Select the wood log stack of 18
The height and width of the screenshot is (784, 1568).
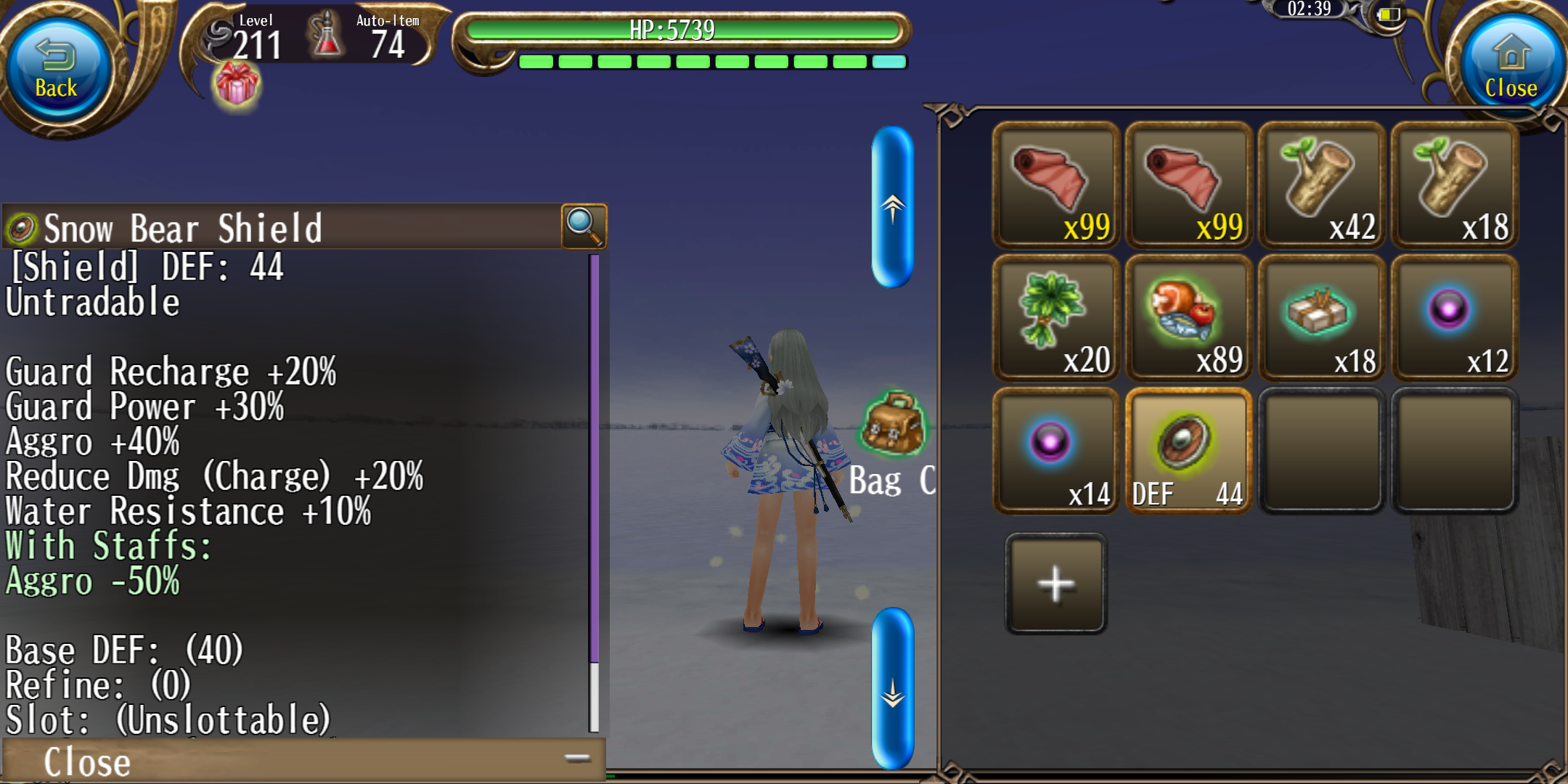1454,185
